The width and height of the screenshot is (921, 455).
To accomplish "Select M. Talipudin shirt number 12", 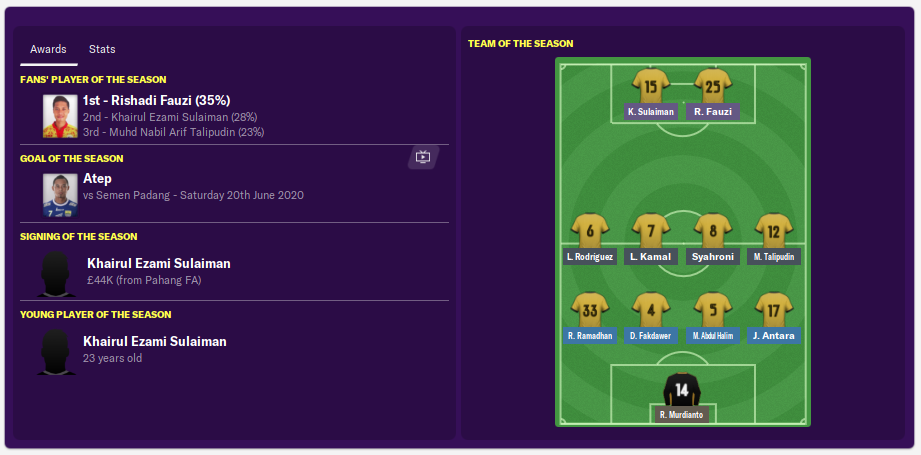I will 773,232.
